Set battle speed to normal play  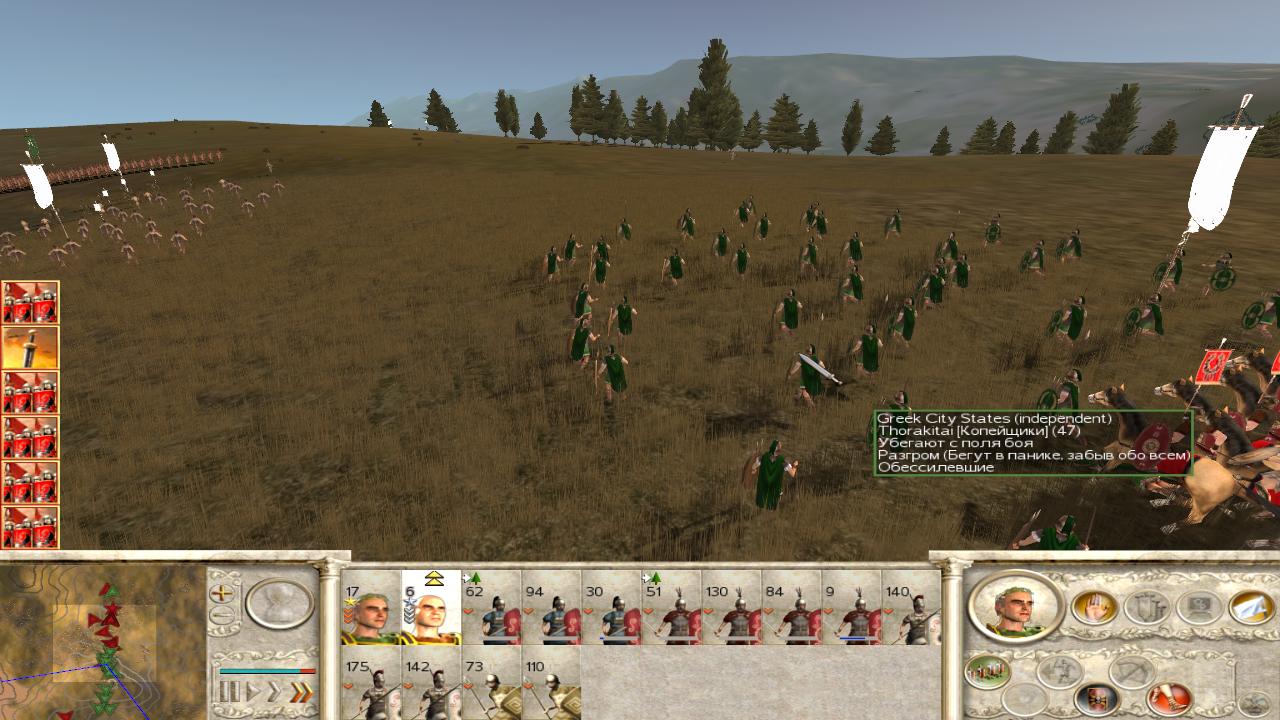[x=253, y=691]
